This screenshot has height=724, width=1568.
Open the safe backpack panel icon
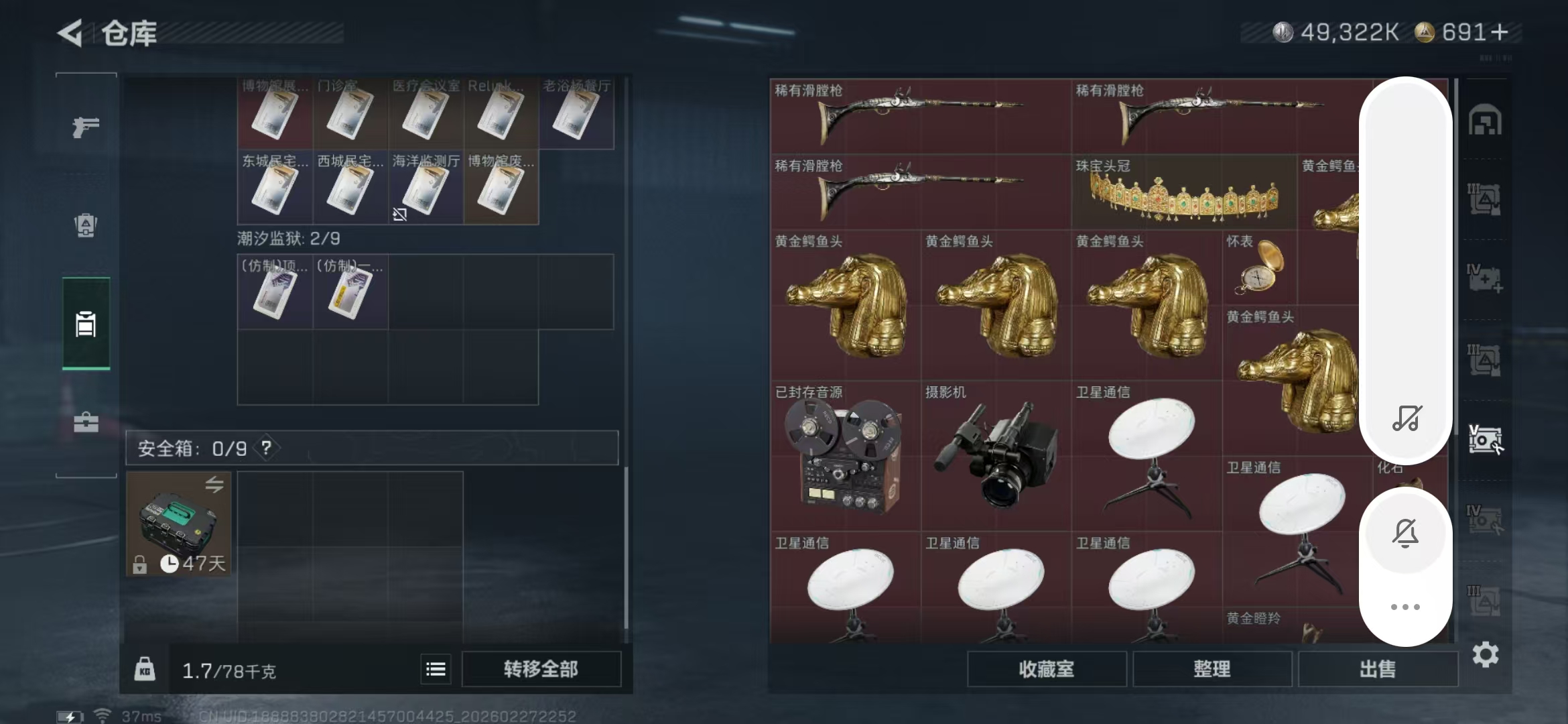tap(85, 226)
